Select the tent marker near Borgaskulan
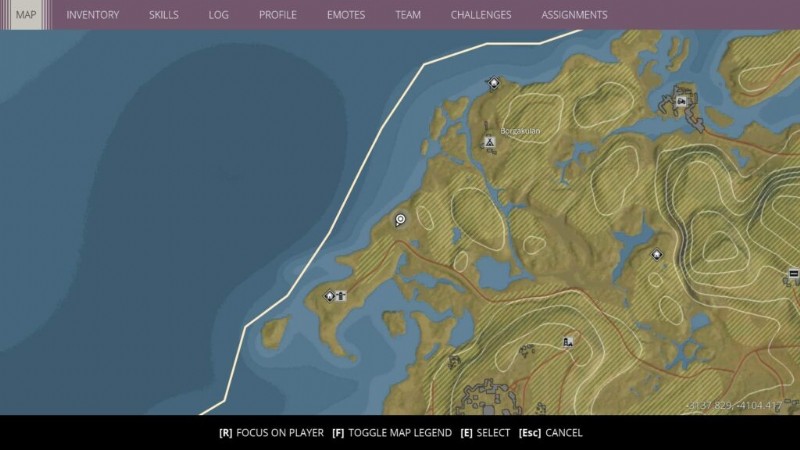 pyautogui.click(x=489, y=143)
